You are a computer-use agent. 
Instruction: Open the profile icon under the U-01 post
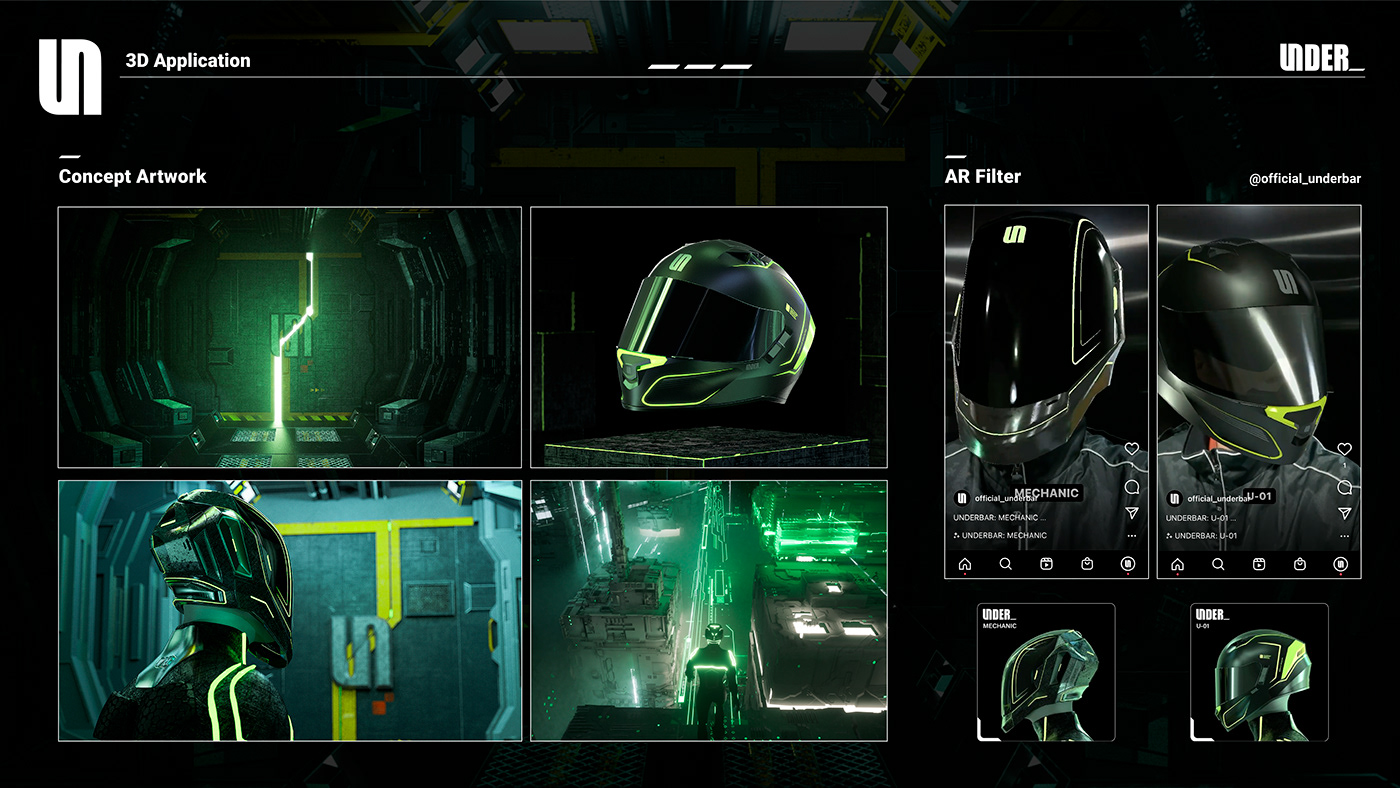click(x=1341, y=564)
